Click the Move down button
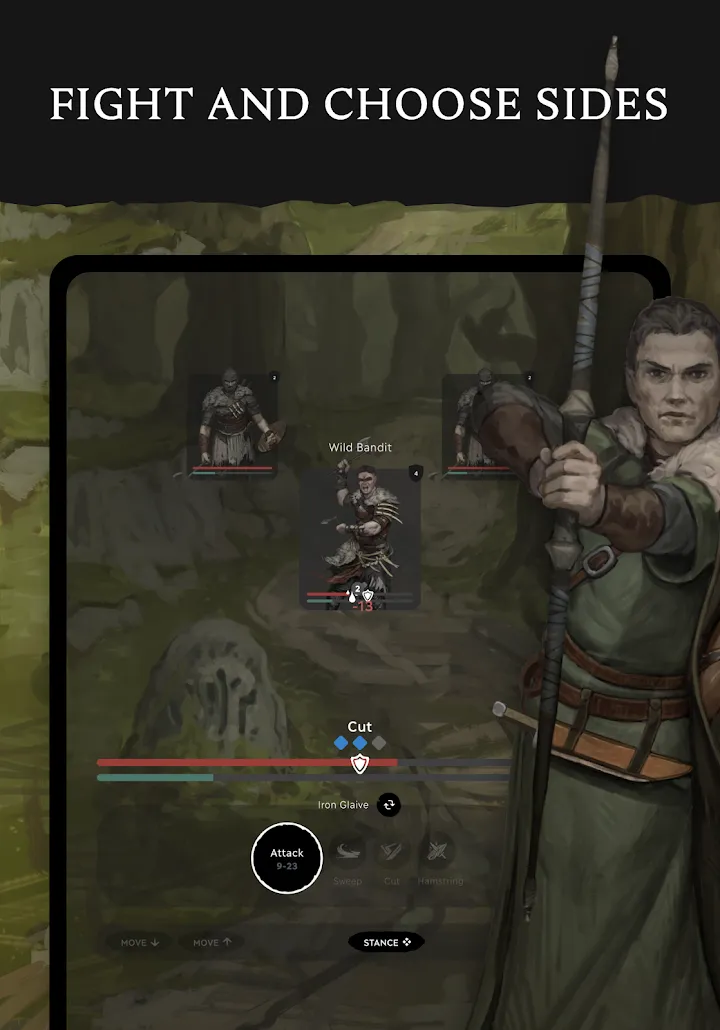This screenshot has width=720, height=1030. point(140,942)
